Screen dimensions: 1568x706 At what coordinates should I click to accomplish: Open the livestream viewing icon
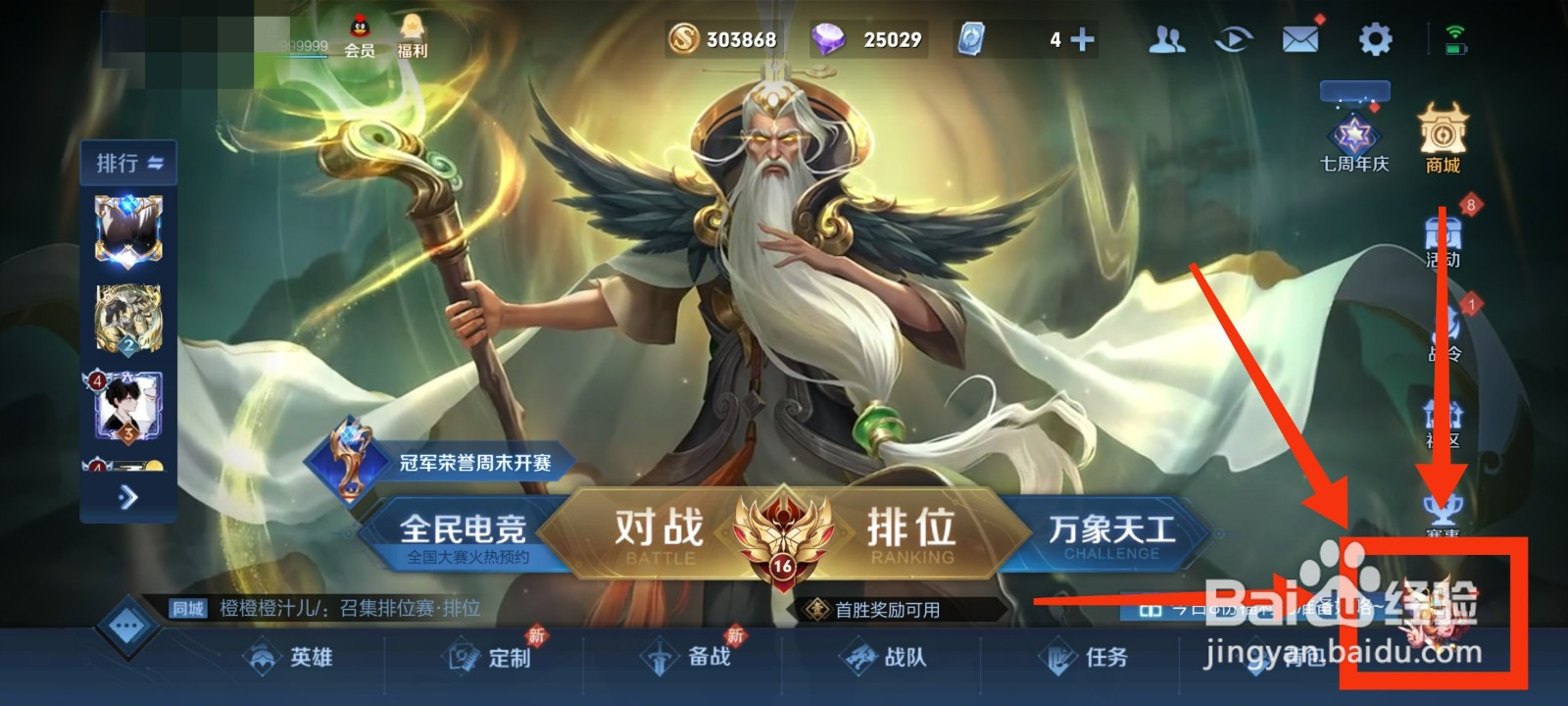1232,39
